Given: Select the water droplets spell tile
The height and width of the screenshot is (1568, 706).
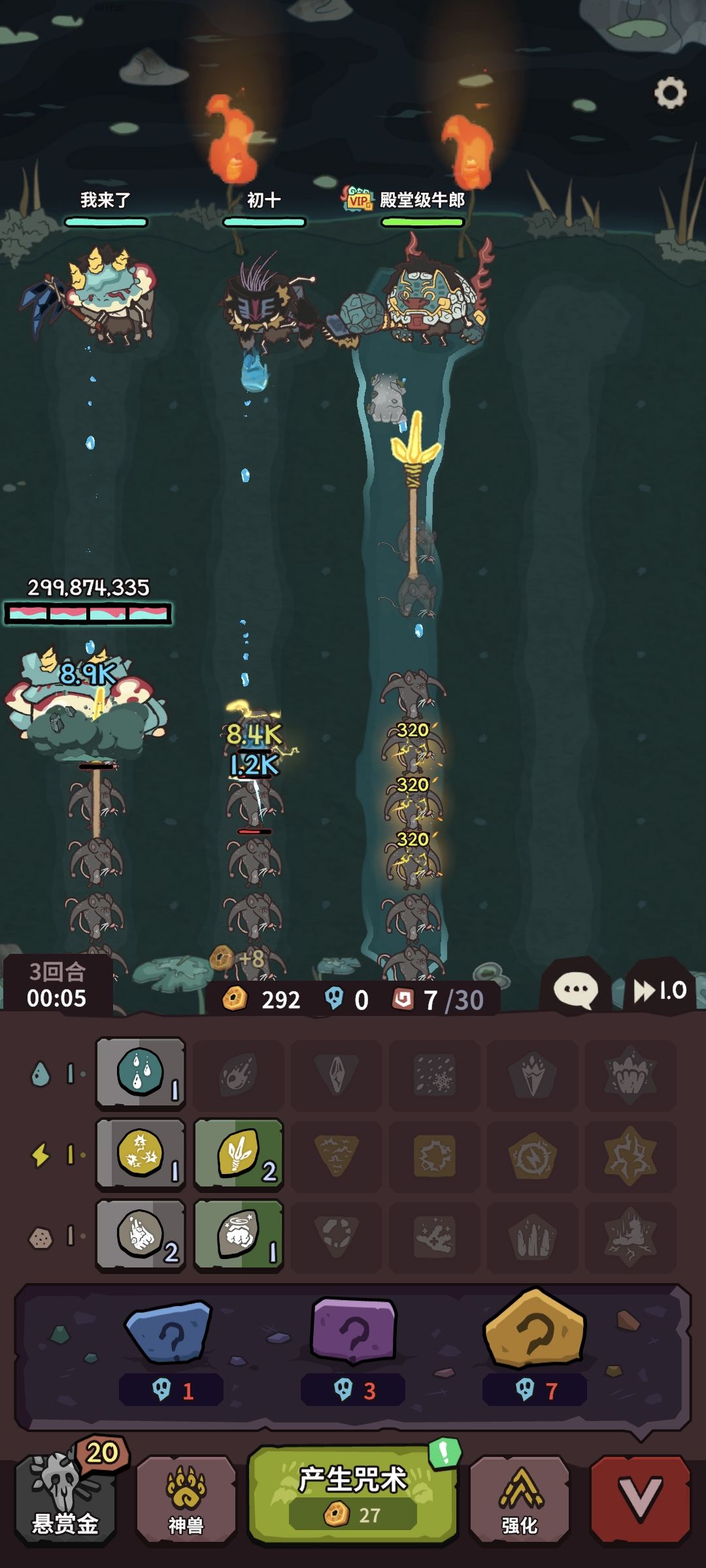Looking at the screenshot, I should (x=141, y=1073).
